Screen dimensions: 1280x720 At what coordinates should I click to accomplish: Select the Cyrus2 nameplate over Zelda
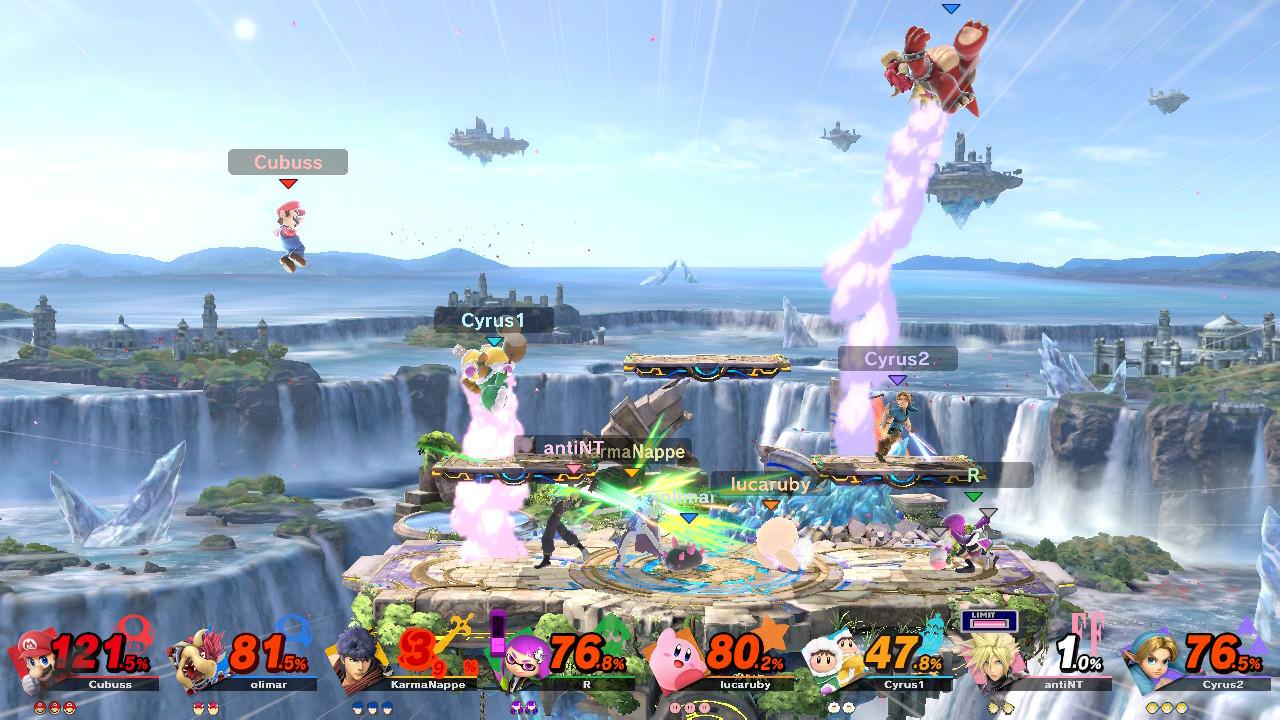point(898,358)
